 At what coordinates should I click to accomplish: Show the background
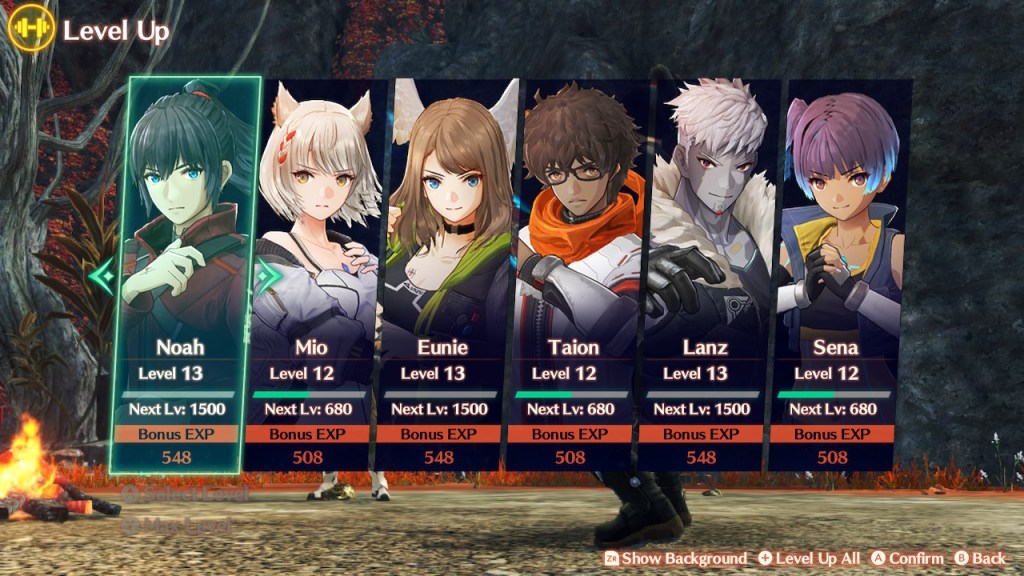point(675,558)
